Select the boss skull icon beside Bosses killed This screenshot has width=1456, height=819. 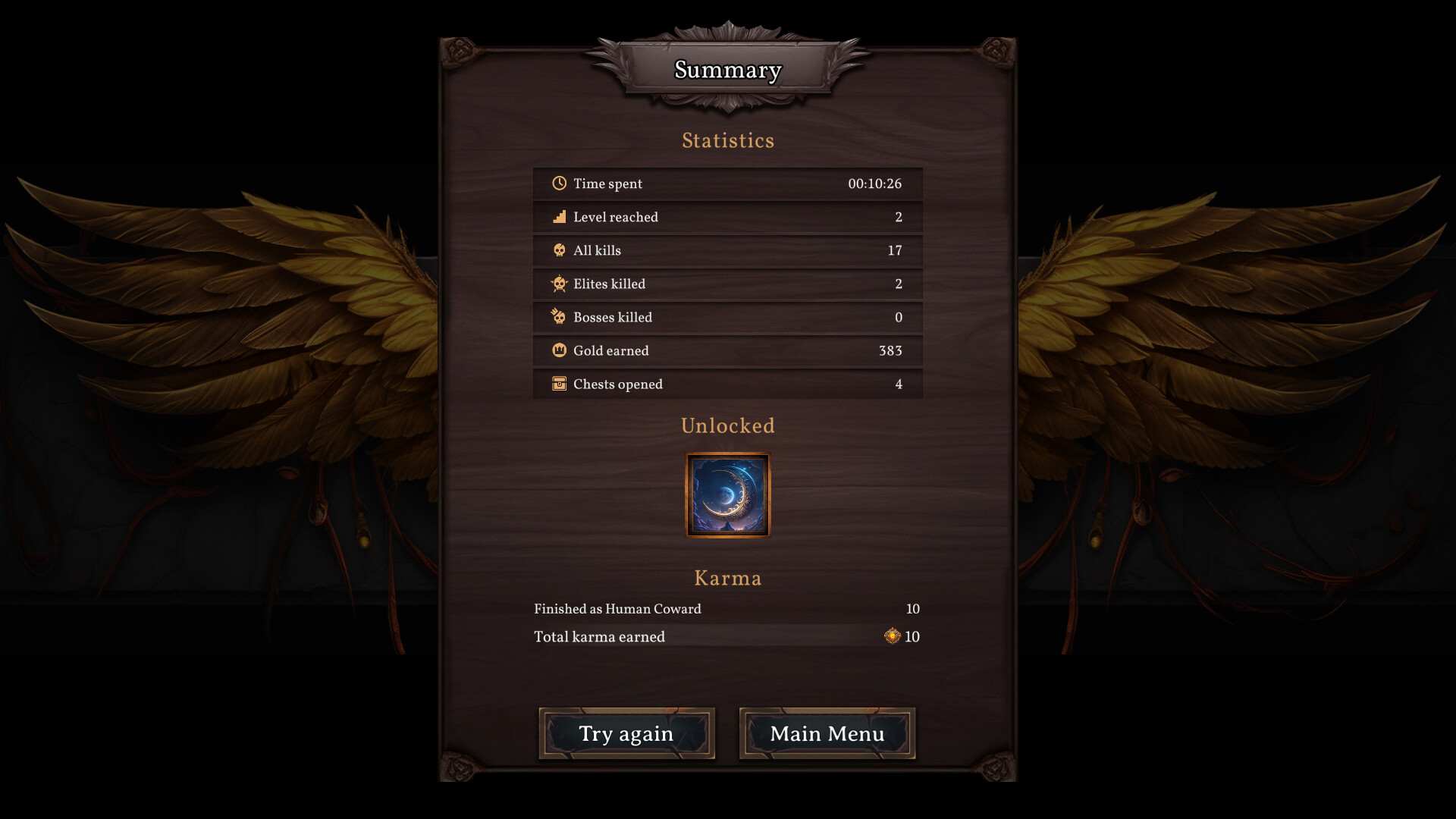coord(559,317)
